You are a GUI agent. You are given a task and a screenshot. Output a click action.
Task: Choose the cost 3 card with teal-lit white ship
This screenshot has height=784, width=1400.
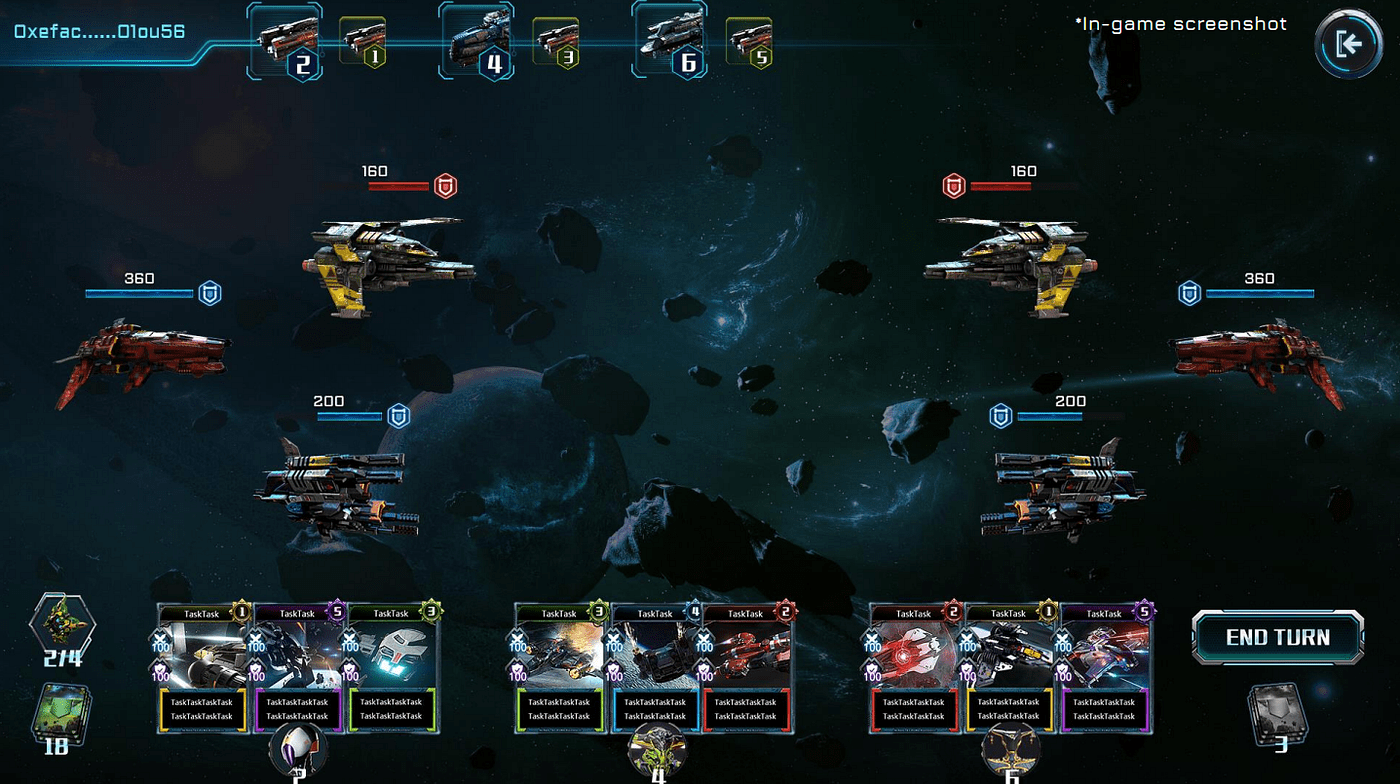click(391, 668)
